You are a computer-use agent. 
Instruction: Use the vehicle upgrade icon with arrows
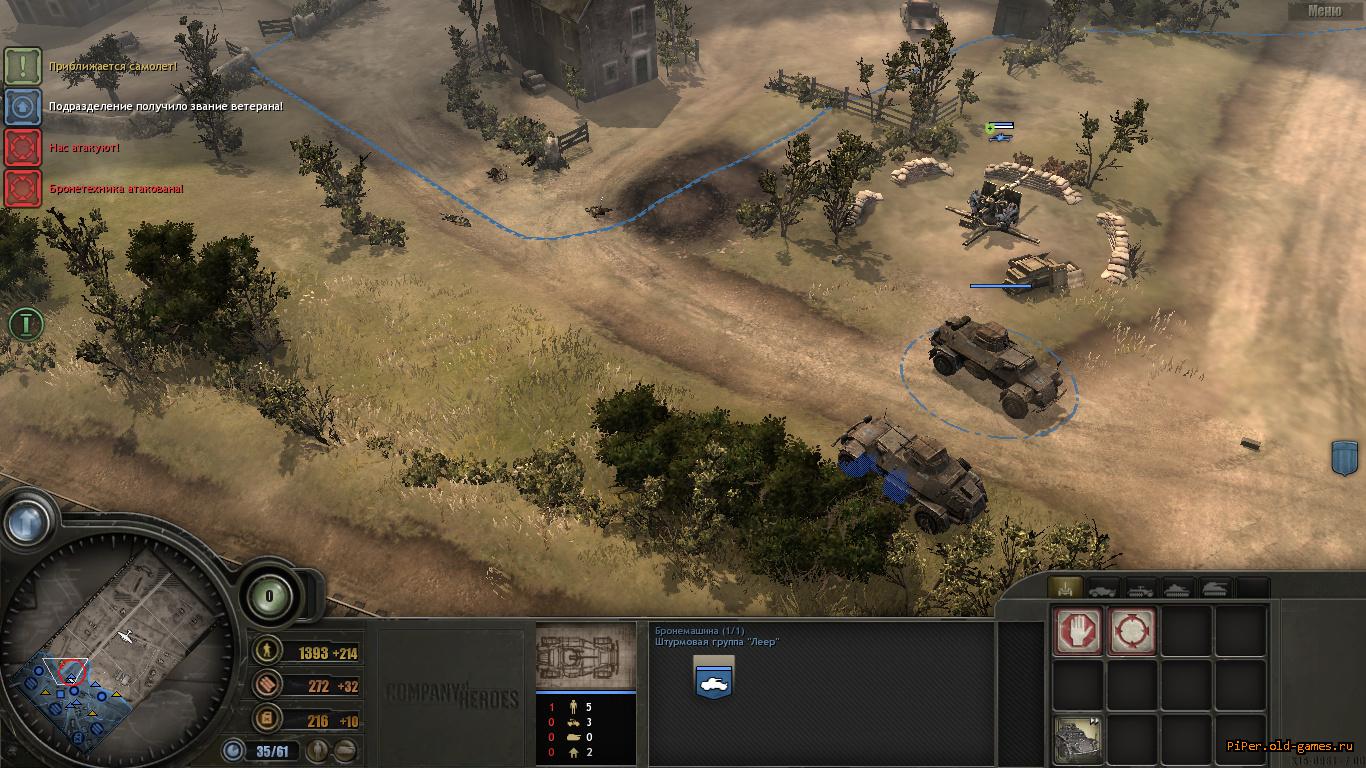click(x=1078, y=740)
